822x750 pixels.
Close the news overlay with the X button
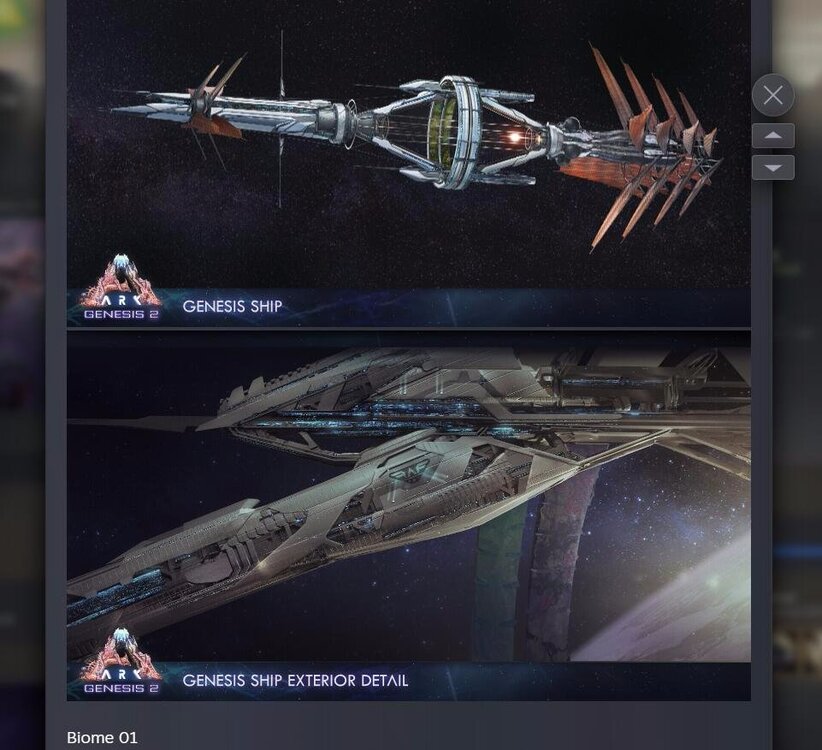pos(773,96)
